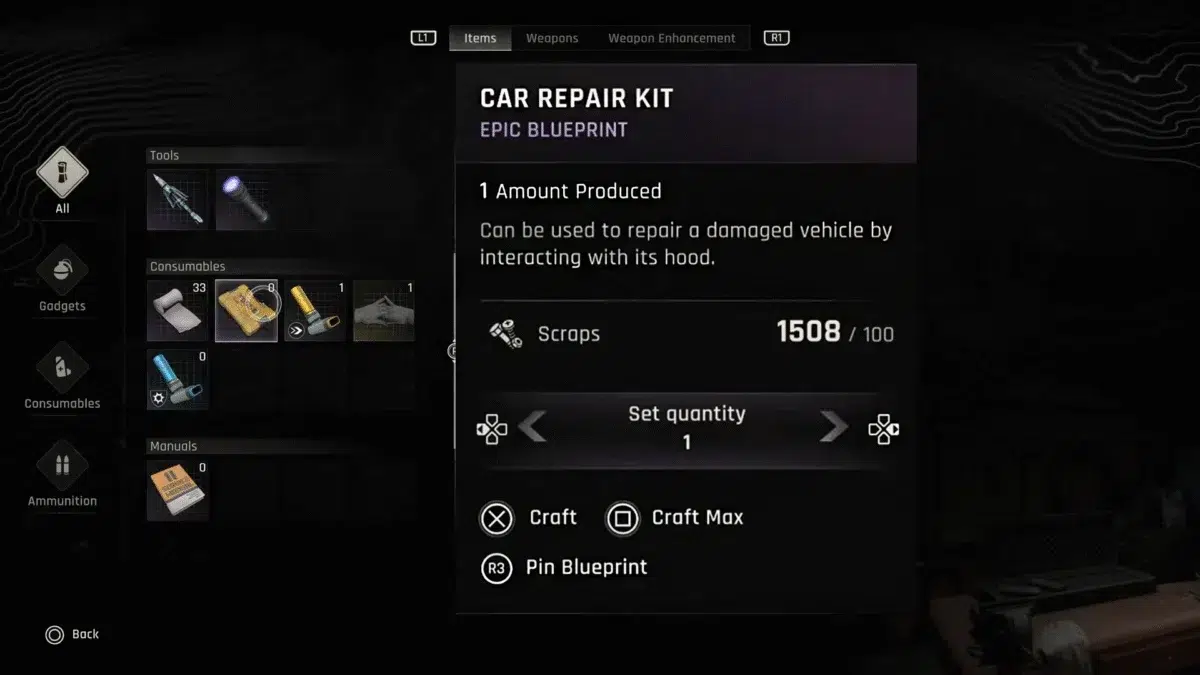Select the hands gesture consumable slot
This screenshot has height=675, width=1200.
point(384,310)
